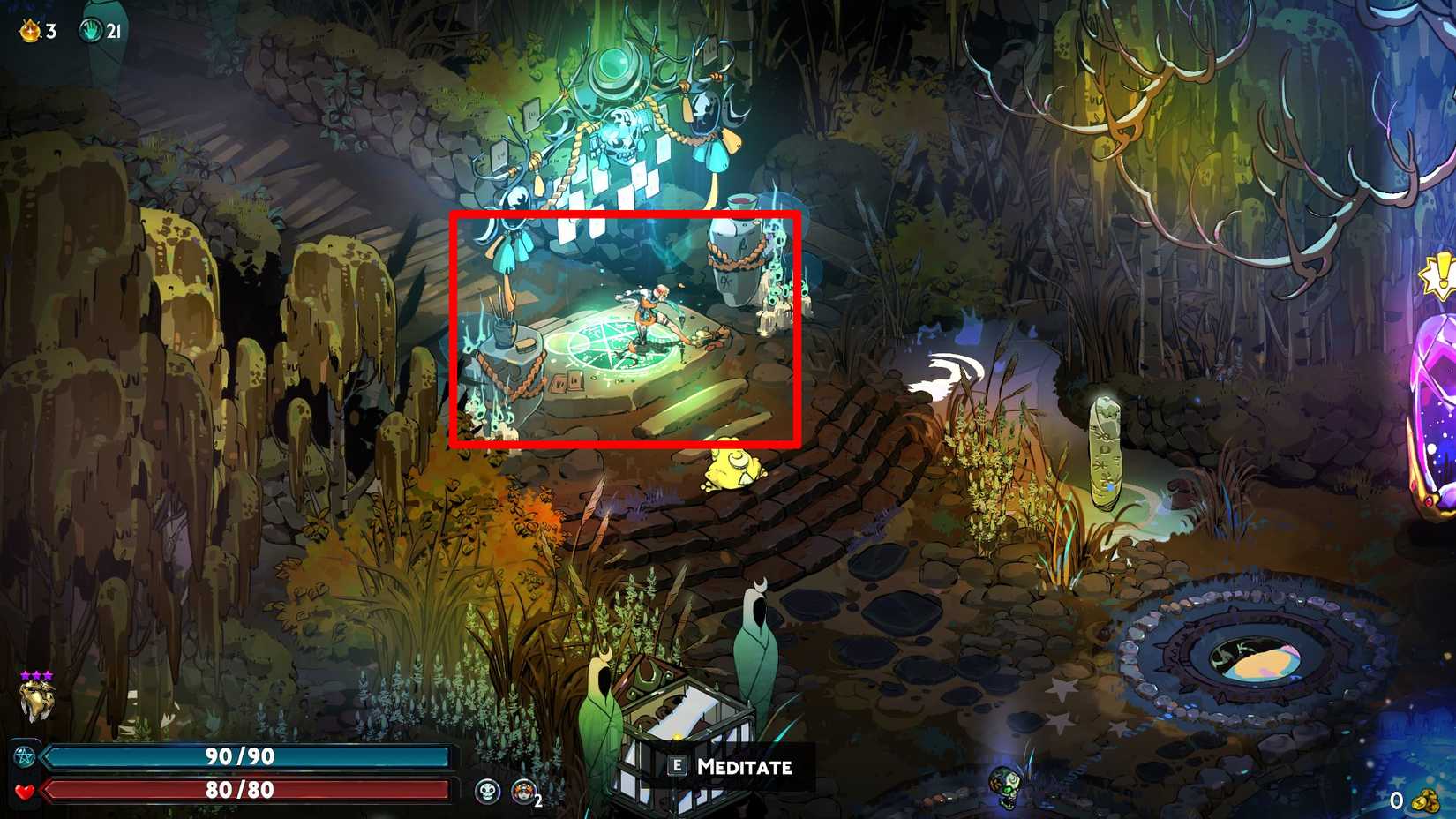Click the carved standing stone pillar
The width and height of the screenshot is (1456, 819).
[x=1103, y=450]
